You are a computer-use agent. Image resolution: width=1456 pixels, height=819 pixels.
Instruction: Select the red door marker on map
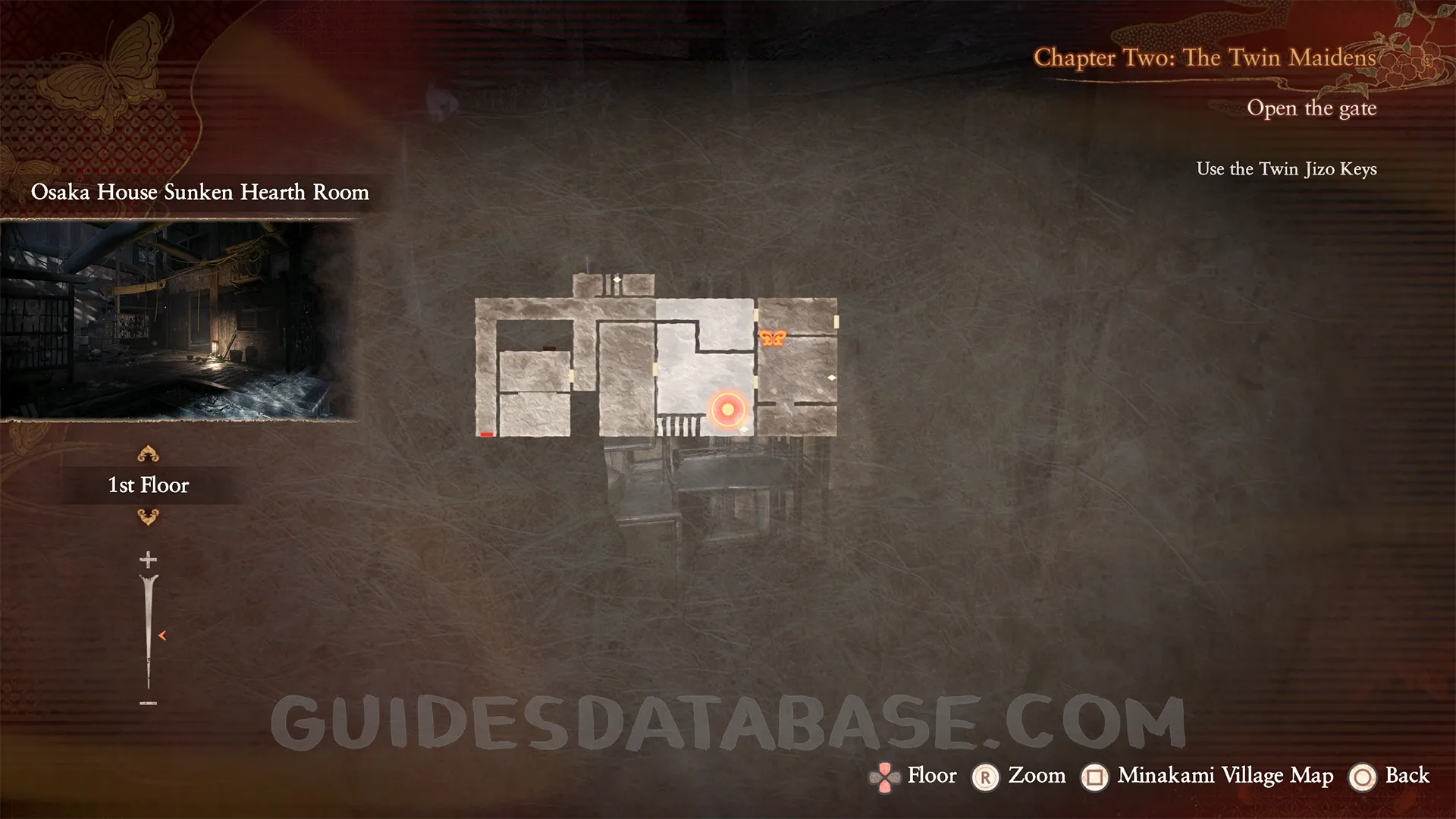point(487,435)
